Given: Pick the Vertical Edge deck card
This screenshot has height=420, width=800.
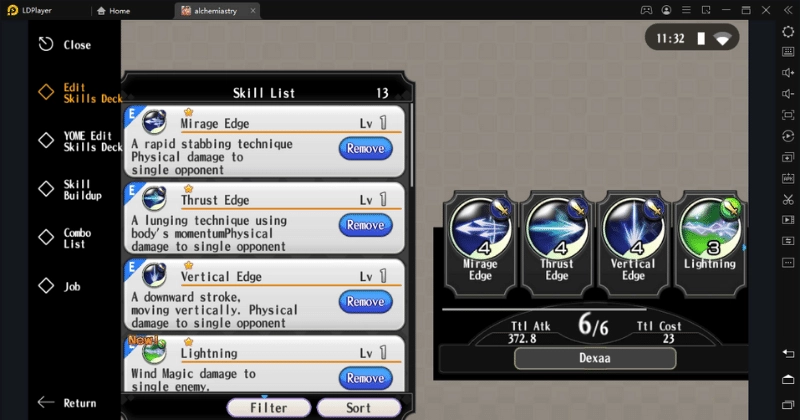Looking at the screenshot, I should (633, 238).
